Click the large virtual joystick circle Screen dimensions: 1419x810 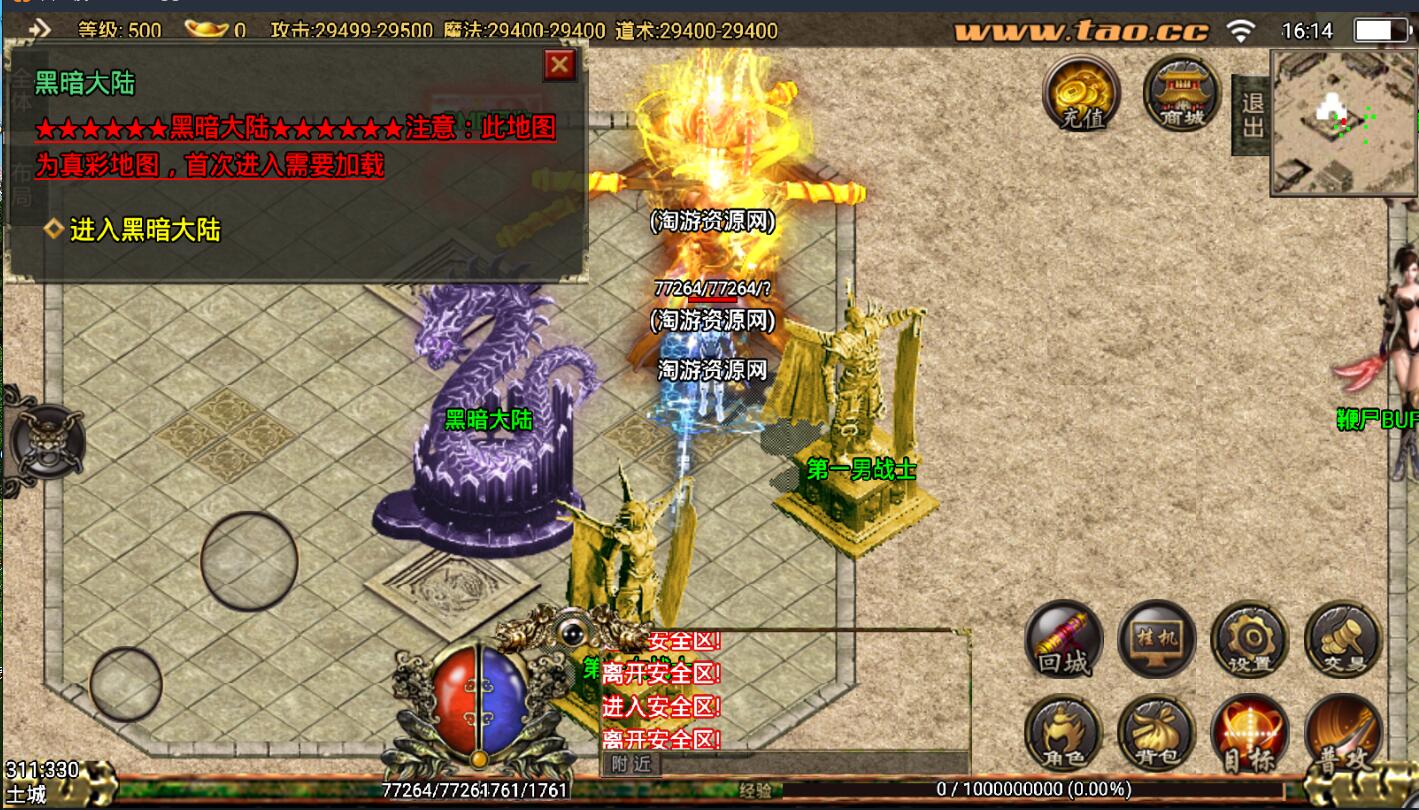pyautogui.click(x=249, y=561)
